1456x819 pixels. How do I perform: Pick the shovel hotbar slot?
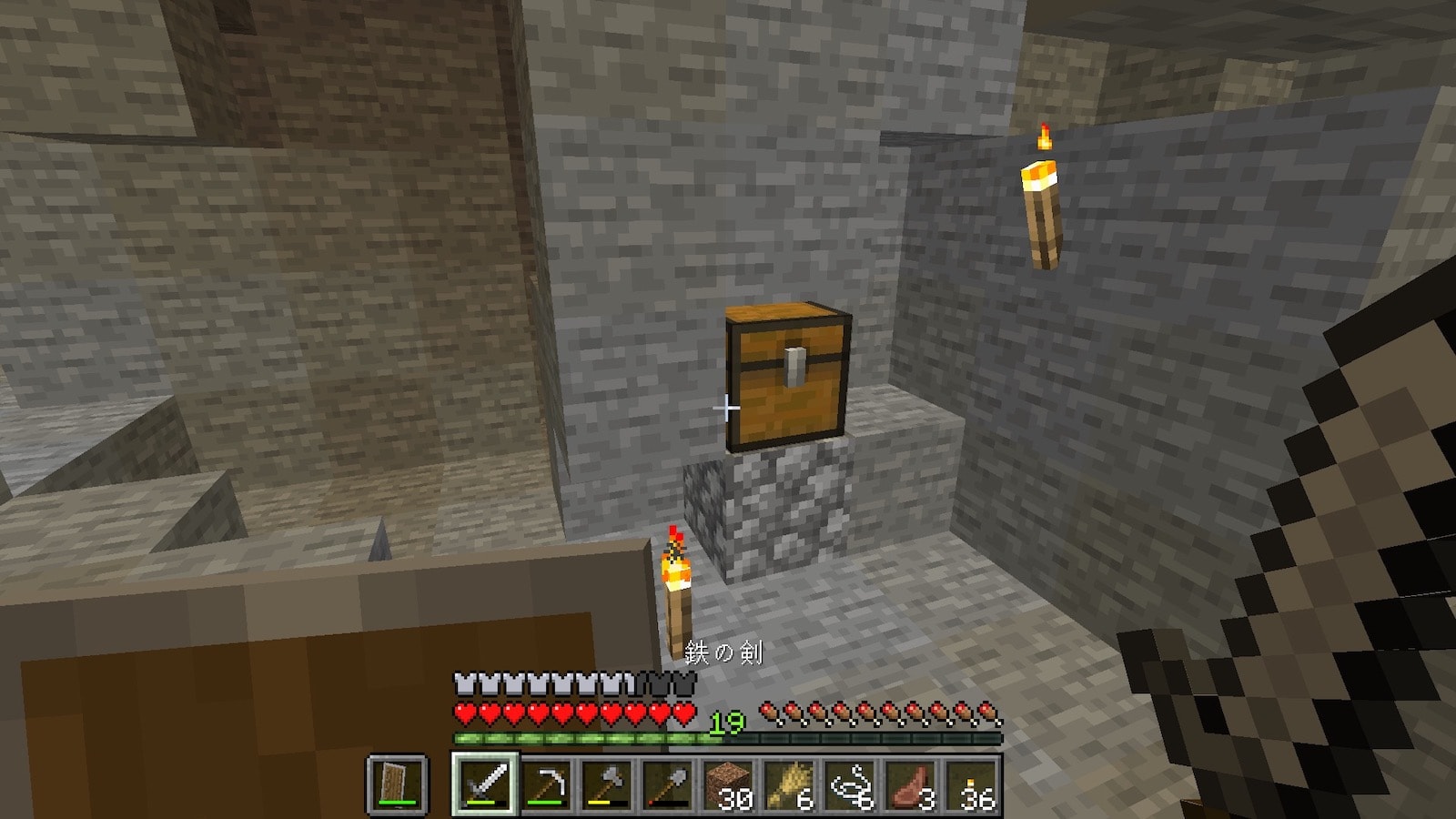coord(668,784)
